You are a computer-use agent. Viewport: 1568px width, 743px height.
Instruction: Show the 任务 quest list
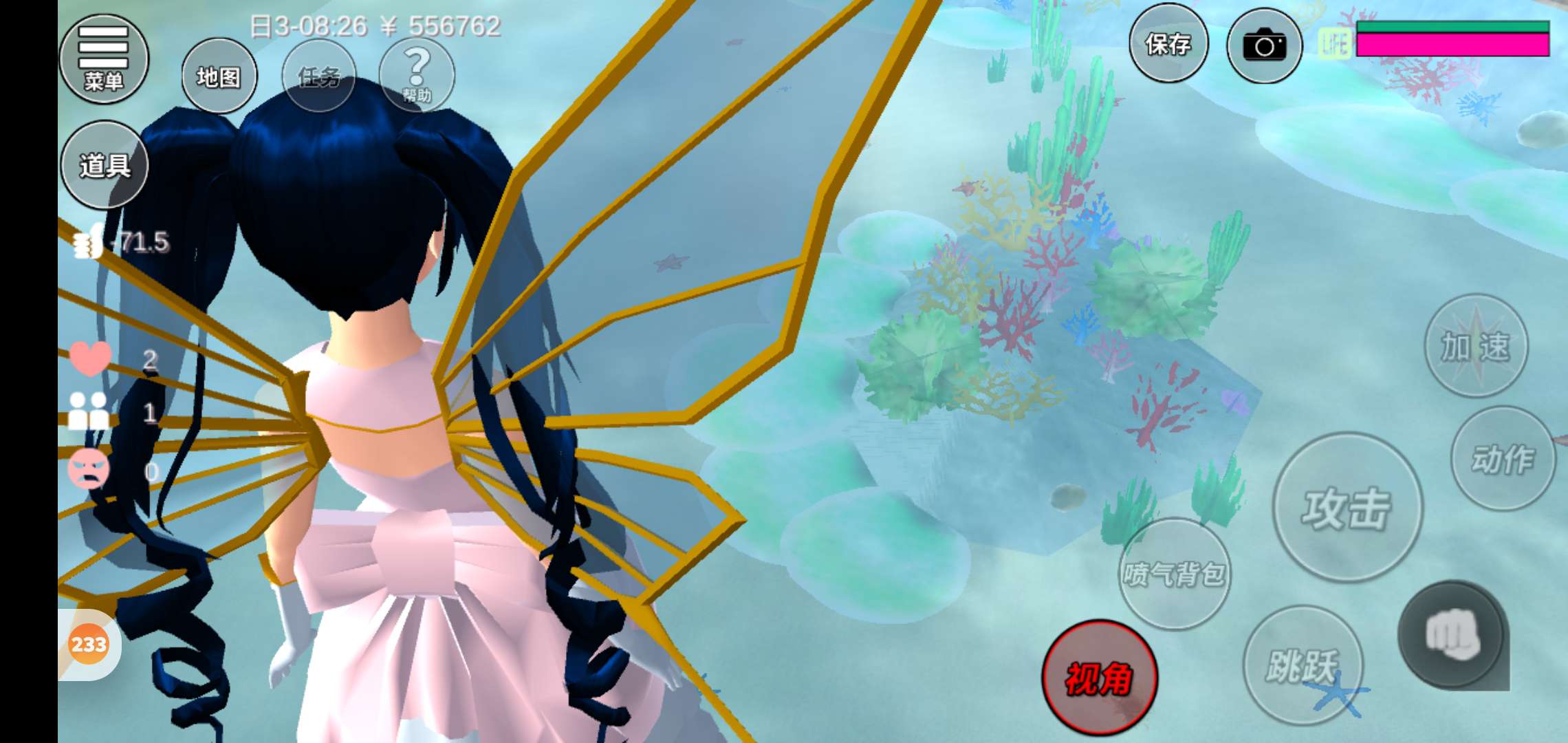coord(319,76)
